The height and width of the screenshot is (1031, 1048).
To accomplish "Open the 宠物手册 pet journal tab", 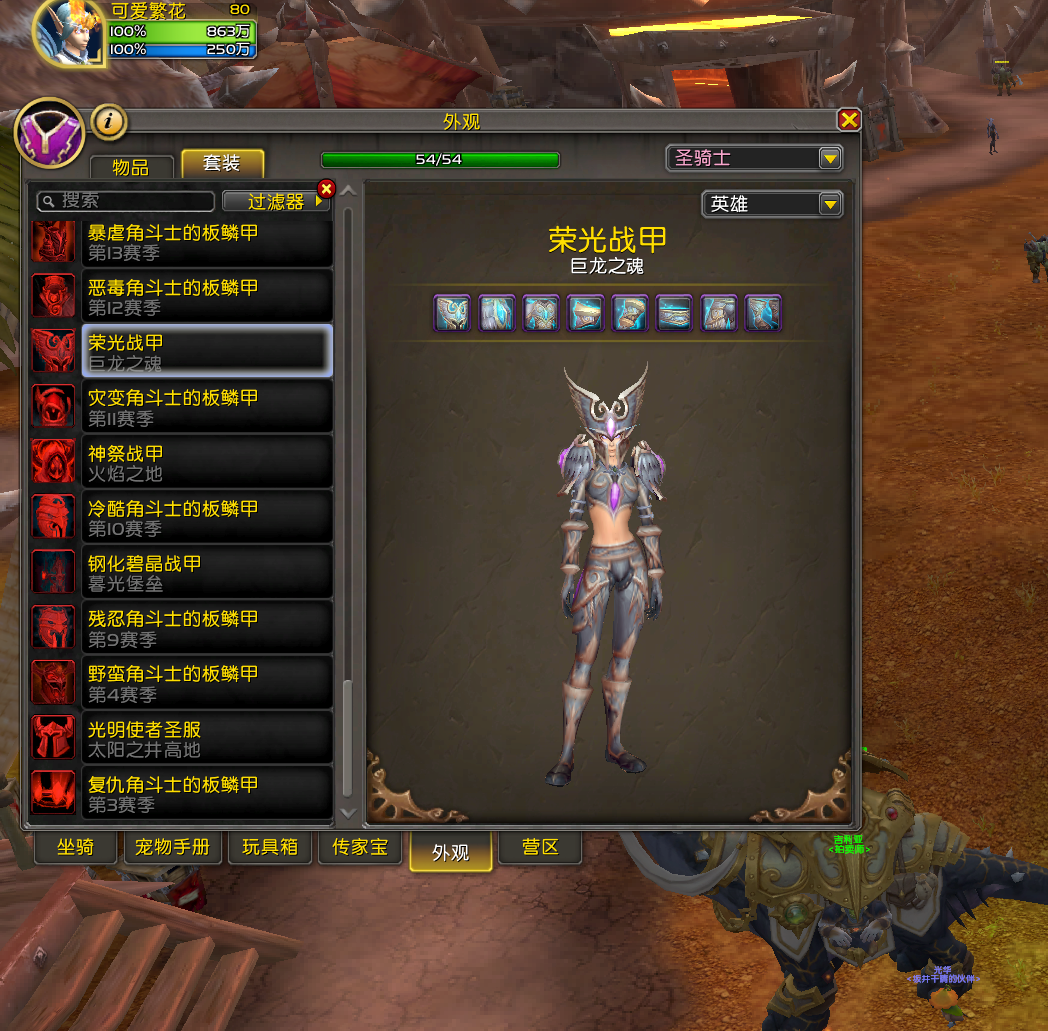I will 173,848.
